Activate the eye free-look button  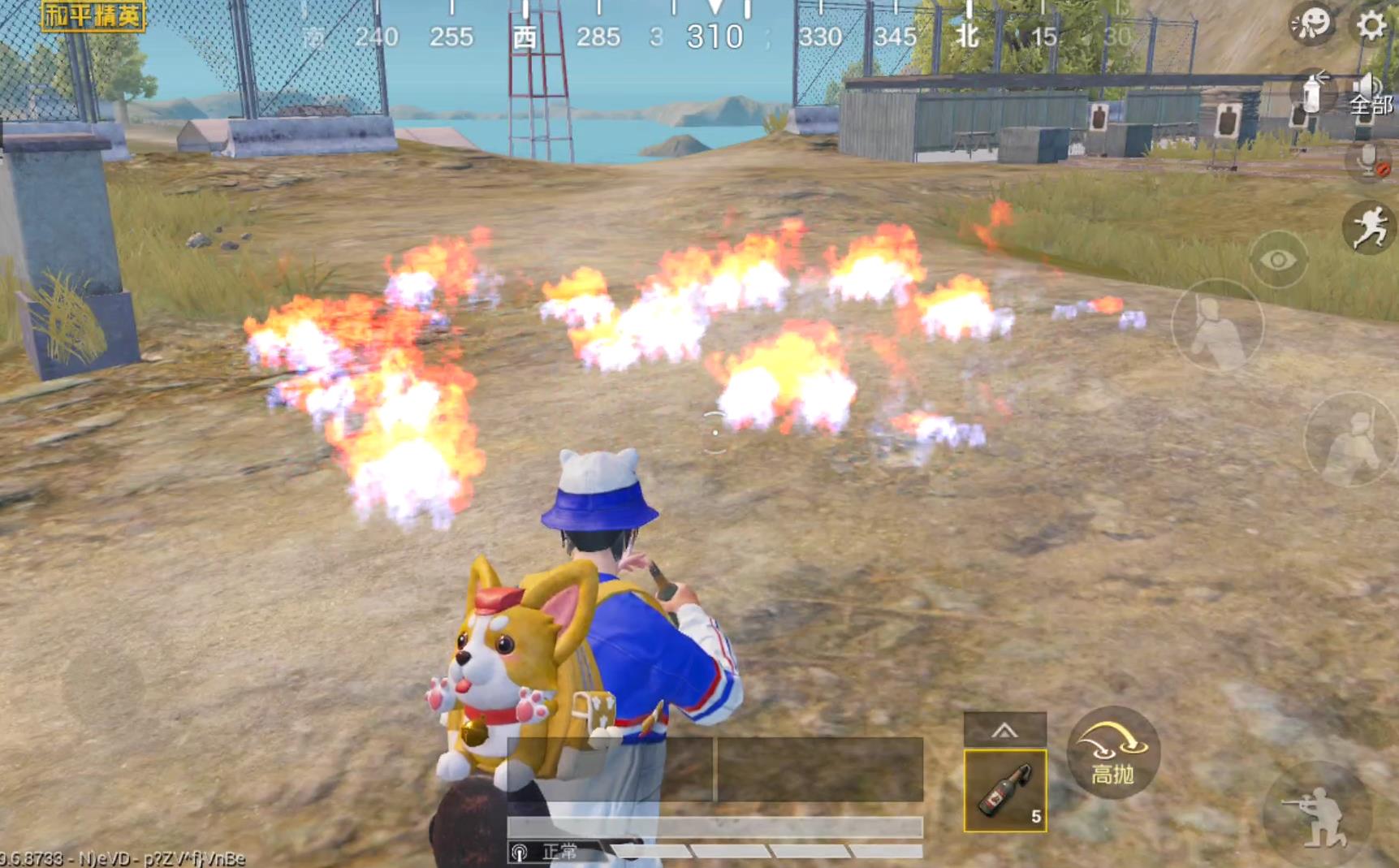tap(1277, 260)
